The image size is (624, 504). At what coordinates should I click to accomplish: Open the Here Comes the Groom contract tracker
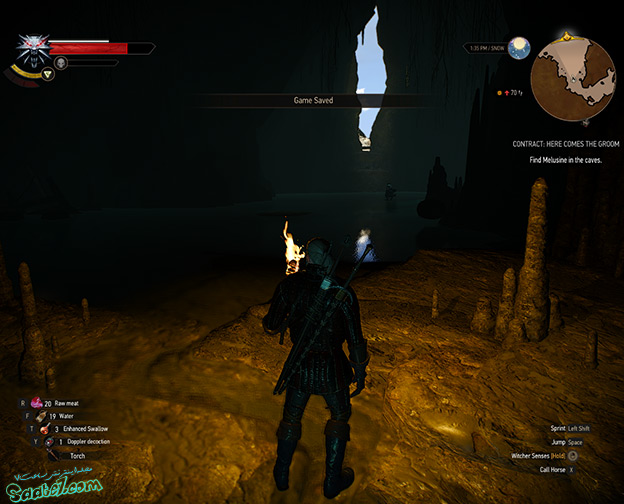[x=565, y=144]
